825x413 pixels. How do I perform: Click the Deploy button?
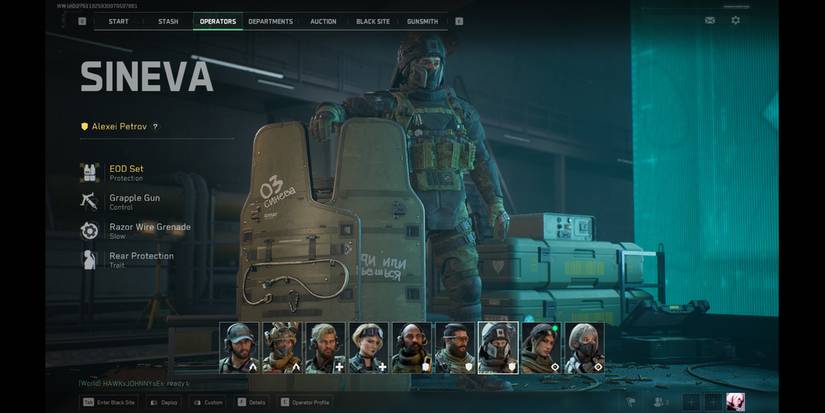pyautogui.click(x=164, y=402)
